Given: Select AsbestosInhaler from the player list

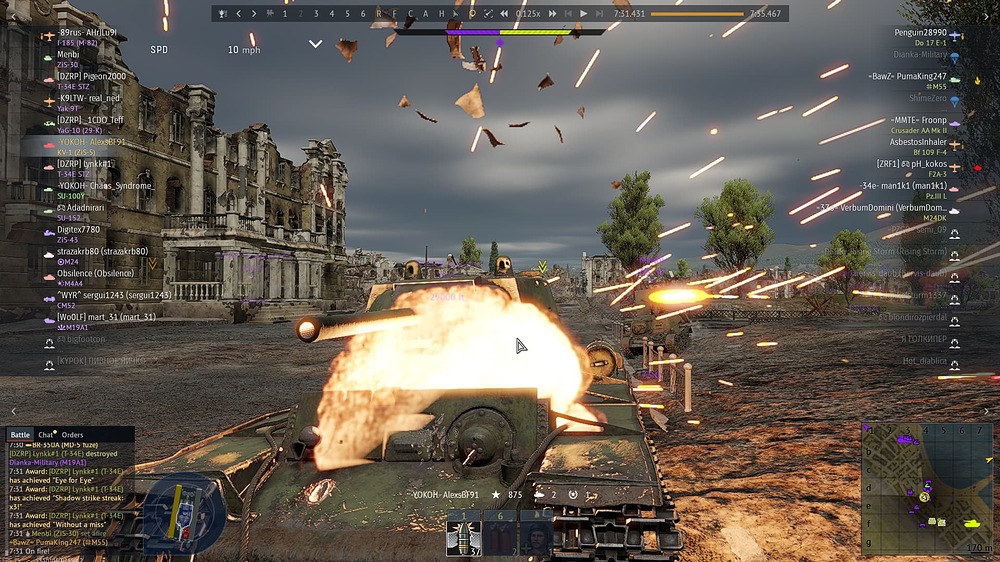Looking at the screenshot, I should (x=918, y=142).
